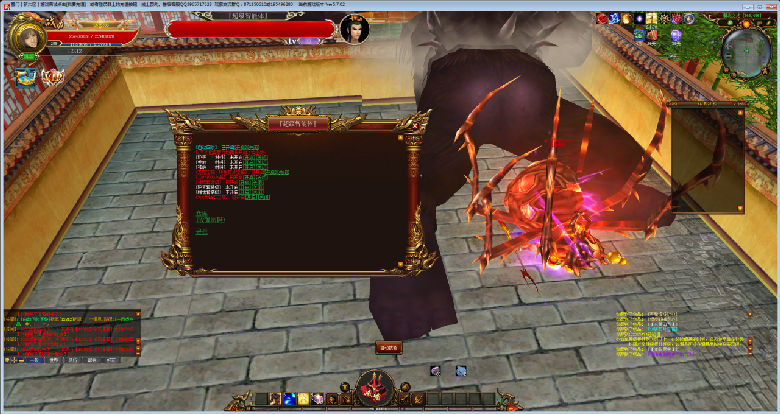Use the yellow glowing hotbar skill
This screenshot has width=780, height=414.
[x=303, y=399]
